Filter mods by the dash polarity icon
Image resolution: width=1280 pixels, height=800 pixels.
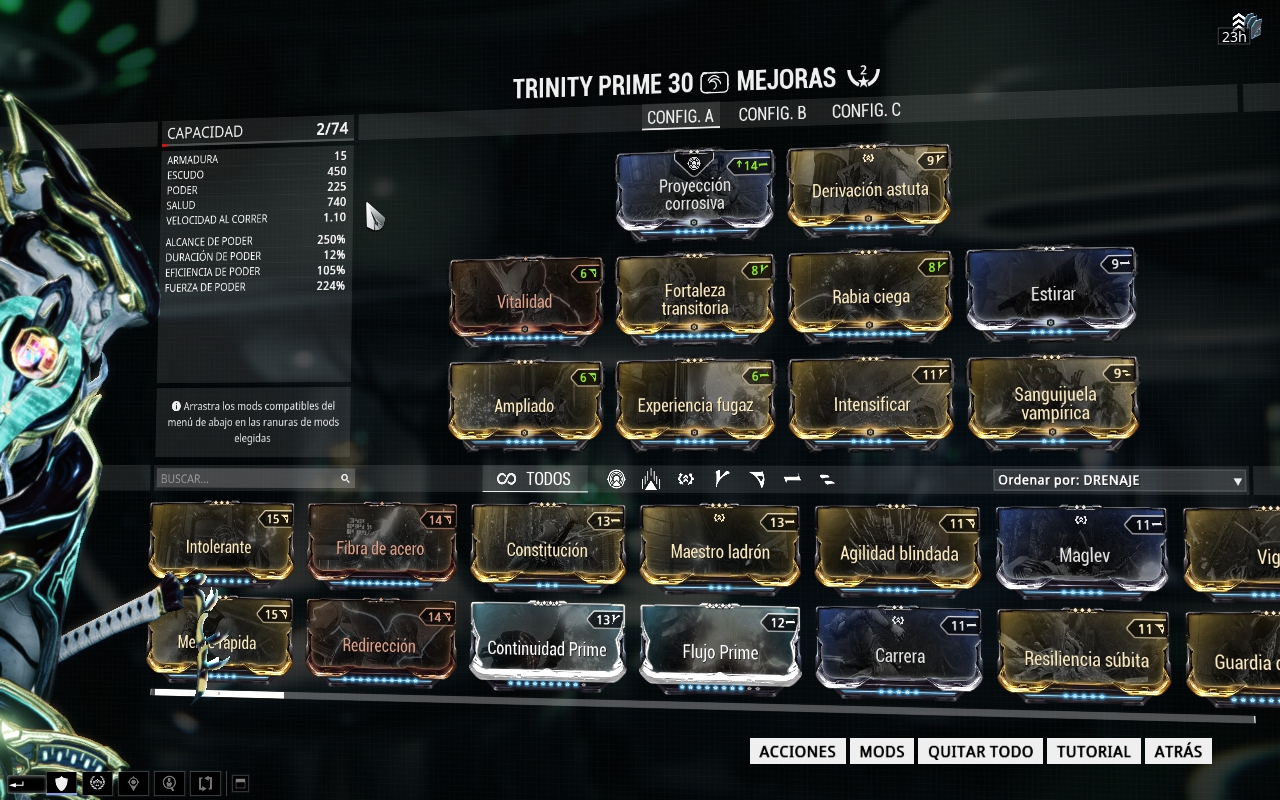[793, 478]
